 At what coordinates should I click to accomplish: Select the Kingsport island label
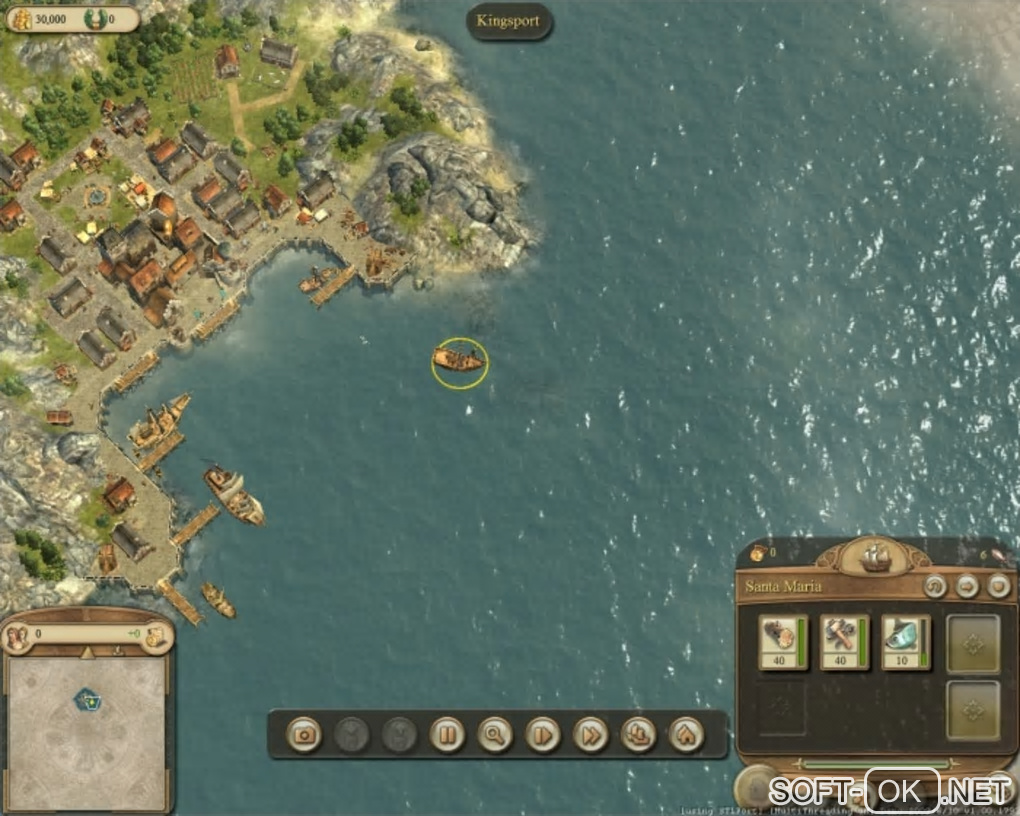pyautogui.click(x=509, y=20)
